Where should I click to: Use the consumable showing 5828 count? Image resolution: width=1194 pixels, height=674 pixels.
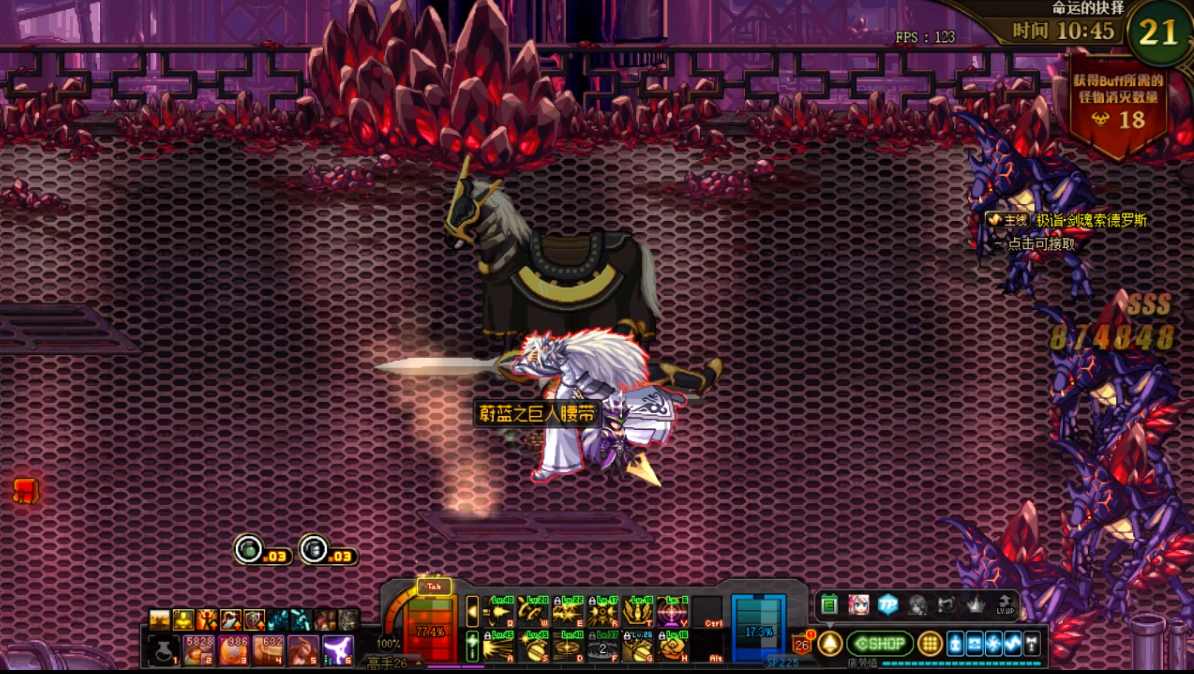199,651
